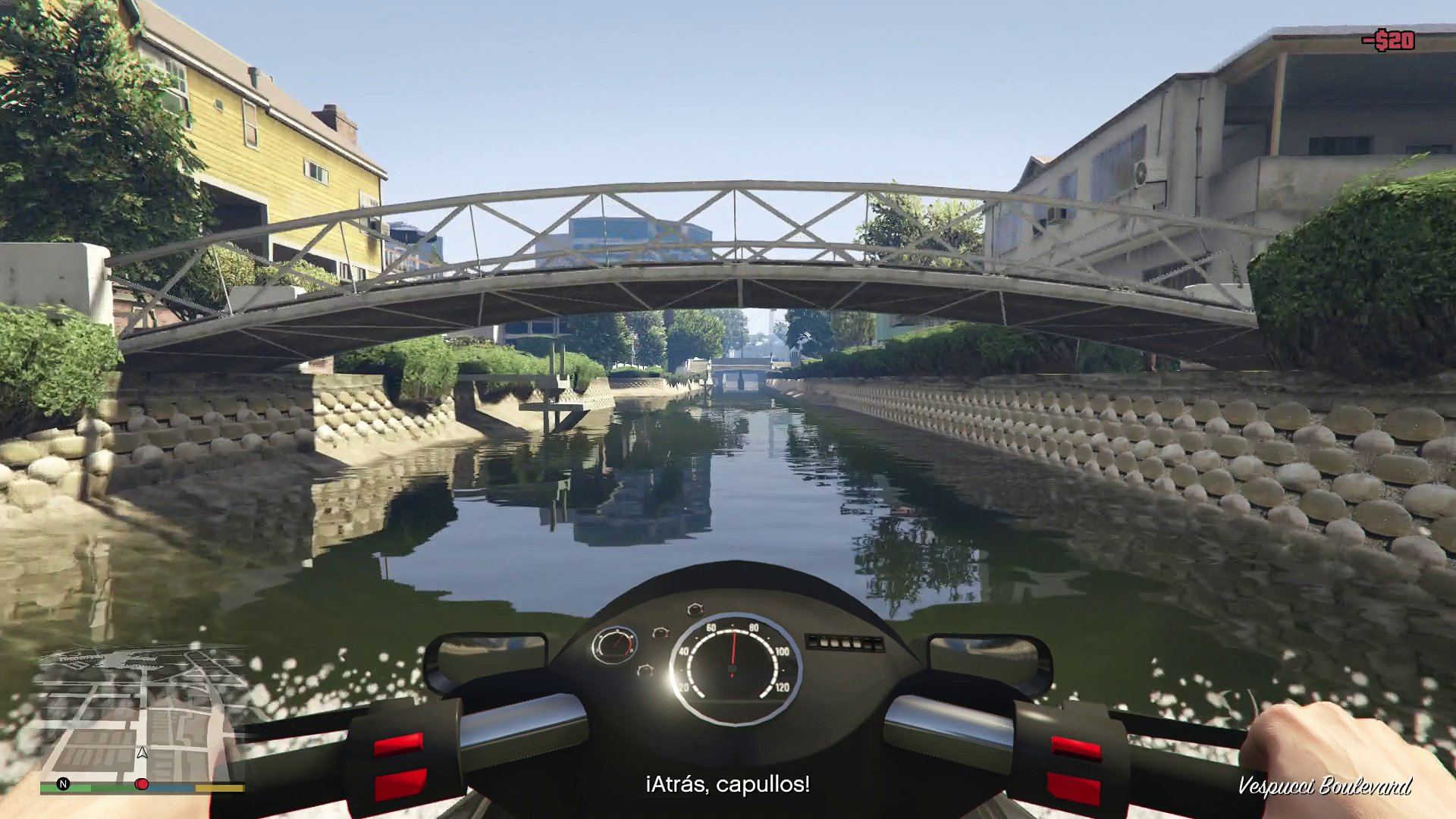Click the small fuel gauge on the dashboard
Viewport: 1456px width, 819px height.
[617, 645]
